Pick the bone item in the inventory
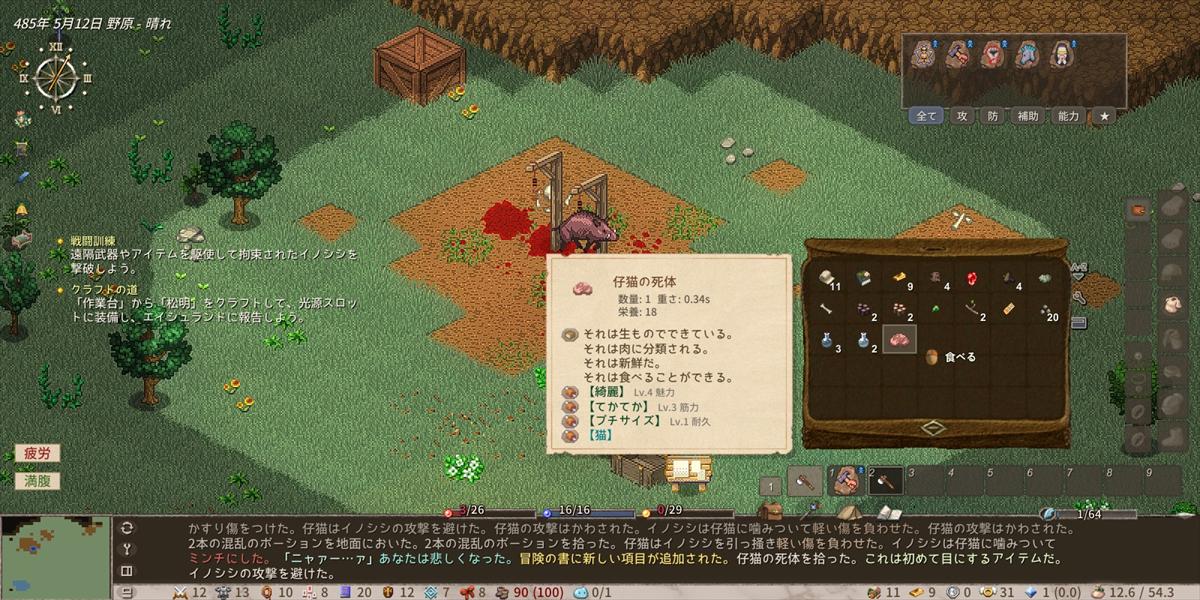The height and width of the screenshot is (600, 1200). coord(826,309)
